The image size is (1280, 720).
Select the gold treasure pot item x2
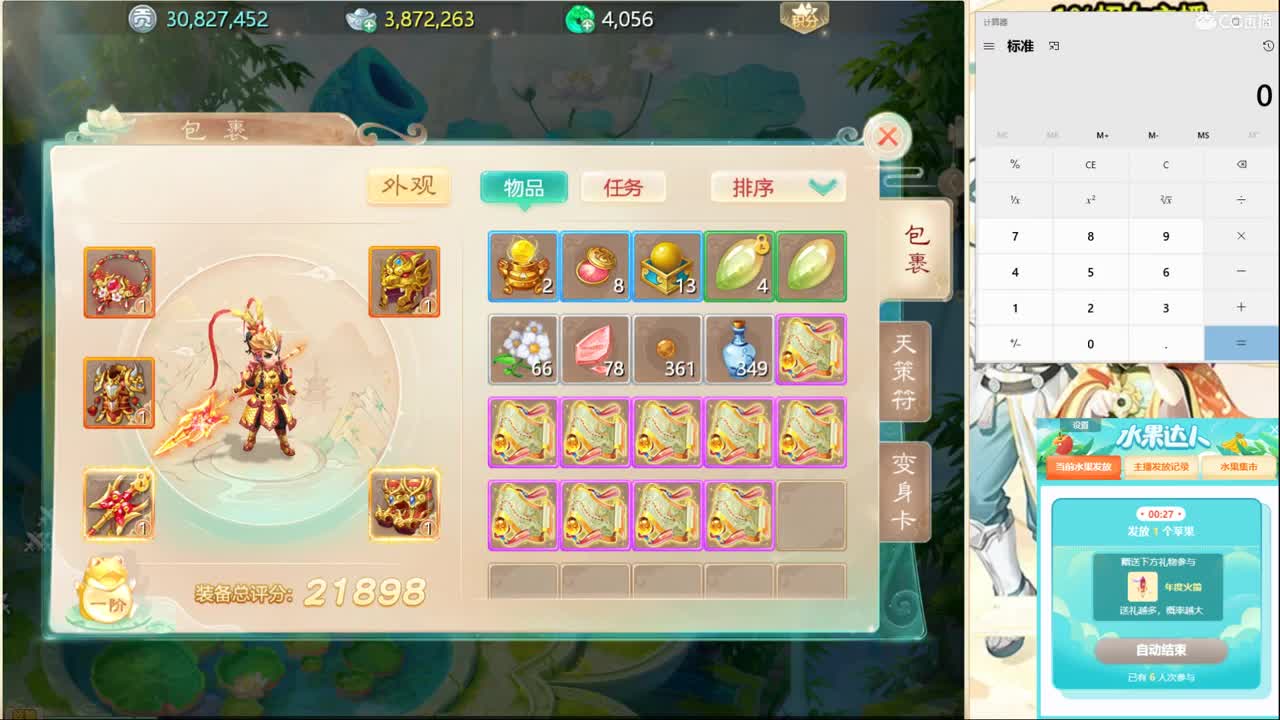[x=523, y=265]
